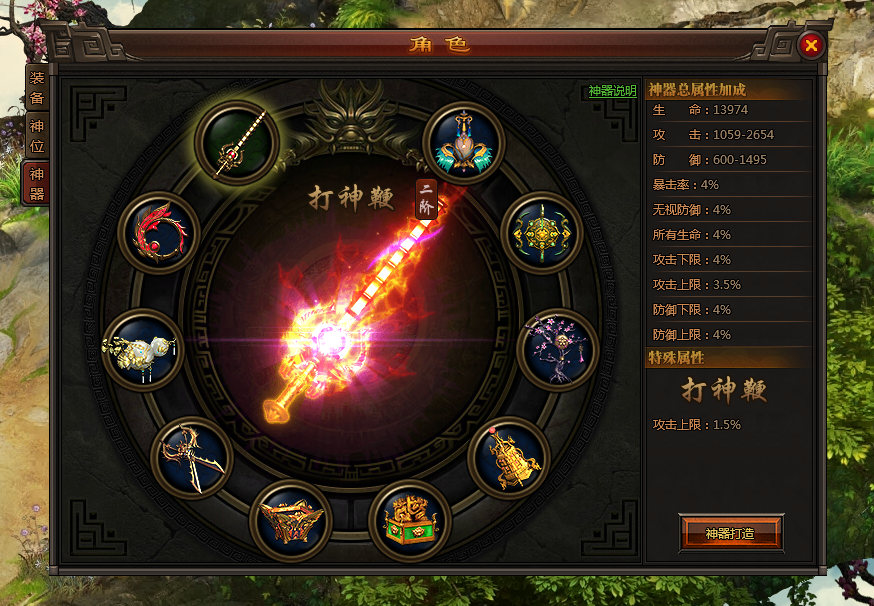Image resolution: width=874 pixels, height=606 pixels.
Task: Choose the blue-winged lotus lamp artifact
Action: pyautogui.click(x=464, y=143)
